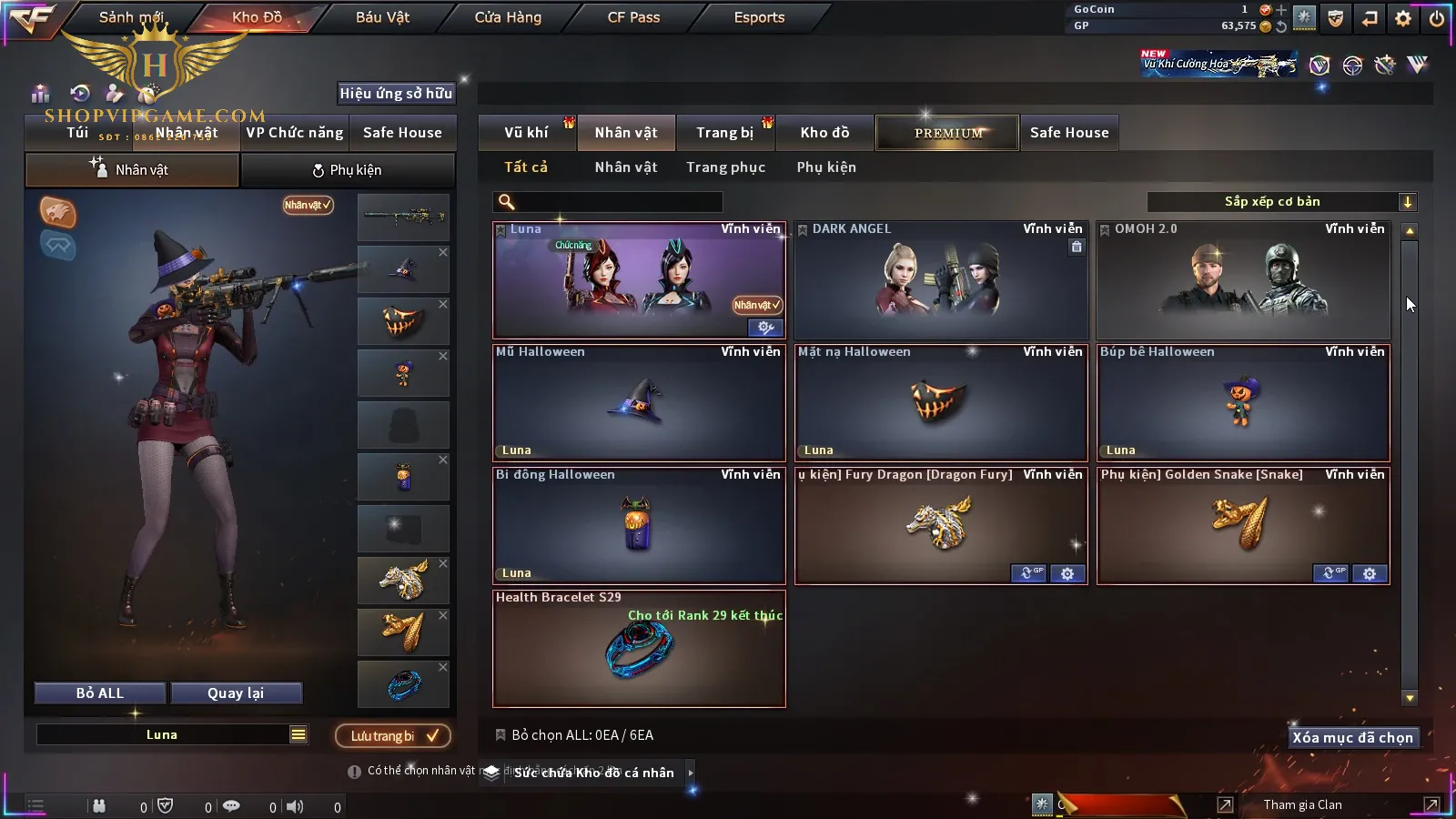Switch to the Vũ khí tab

526,133
